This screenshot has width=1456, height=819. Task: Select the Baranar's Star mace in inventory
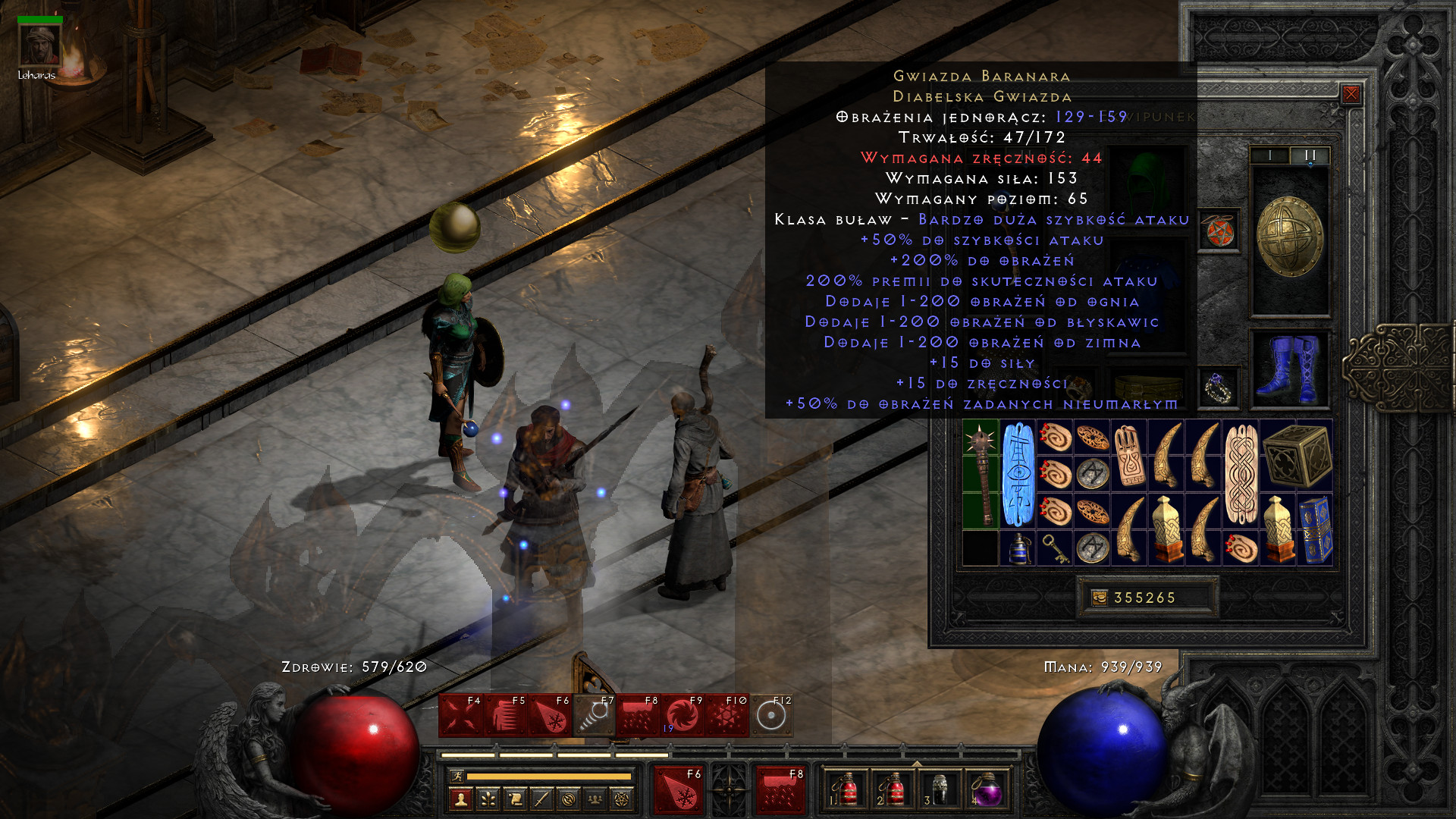(981, 475)
